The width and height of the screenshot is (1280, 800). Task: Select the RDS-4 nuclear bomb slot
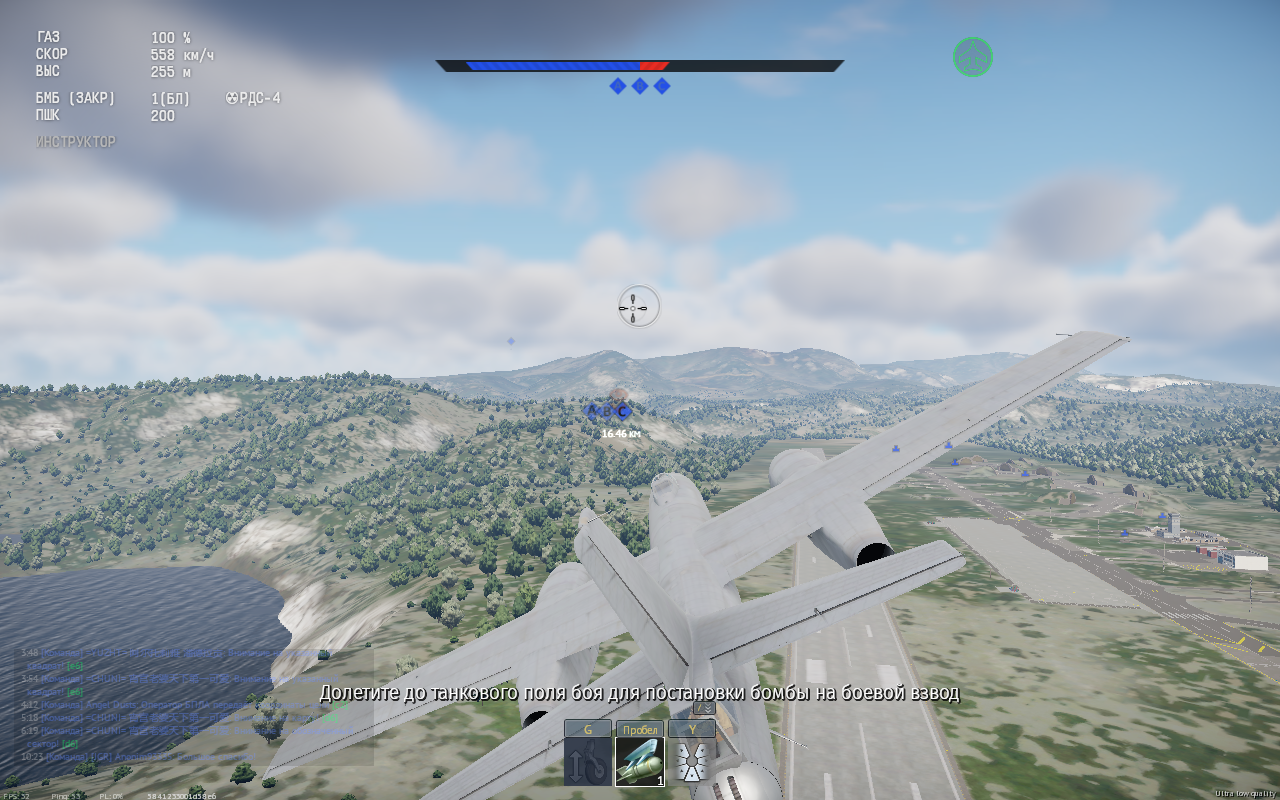639,762
